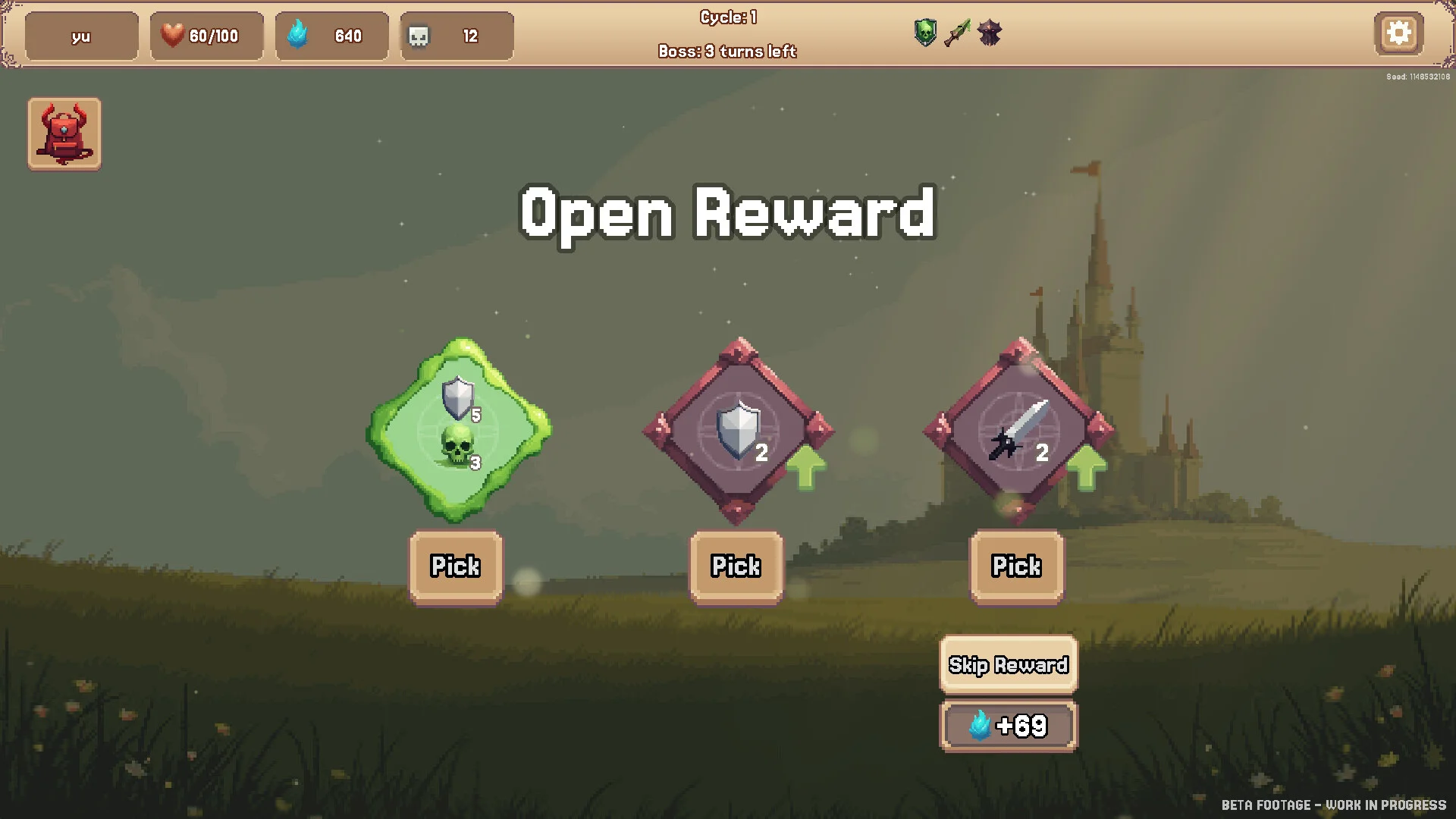Select the shield reward tile

(739, 430)
